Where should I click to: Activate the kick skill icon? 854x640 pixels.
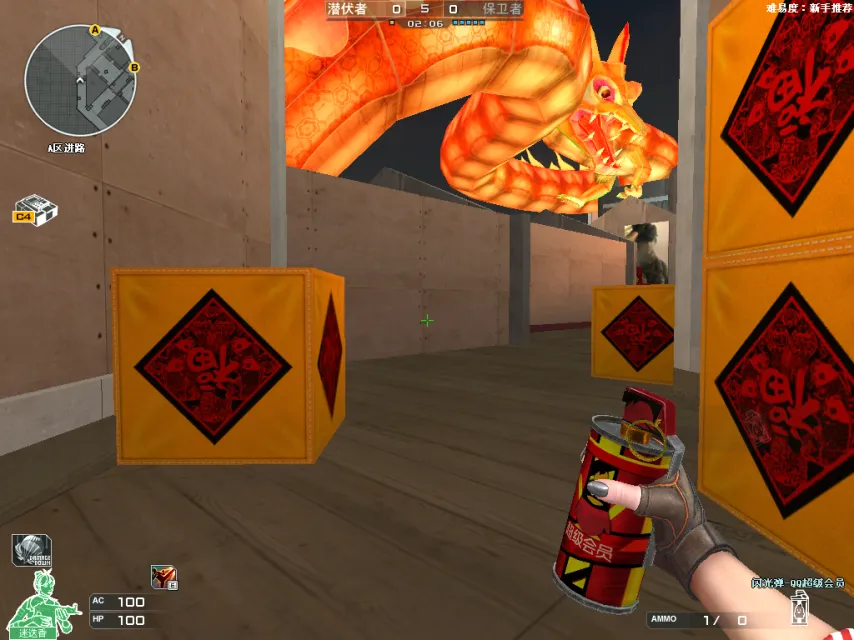(x=163, y=576)
